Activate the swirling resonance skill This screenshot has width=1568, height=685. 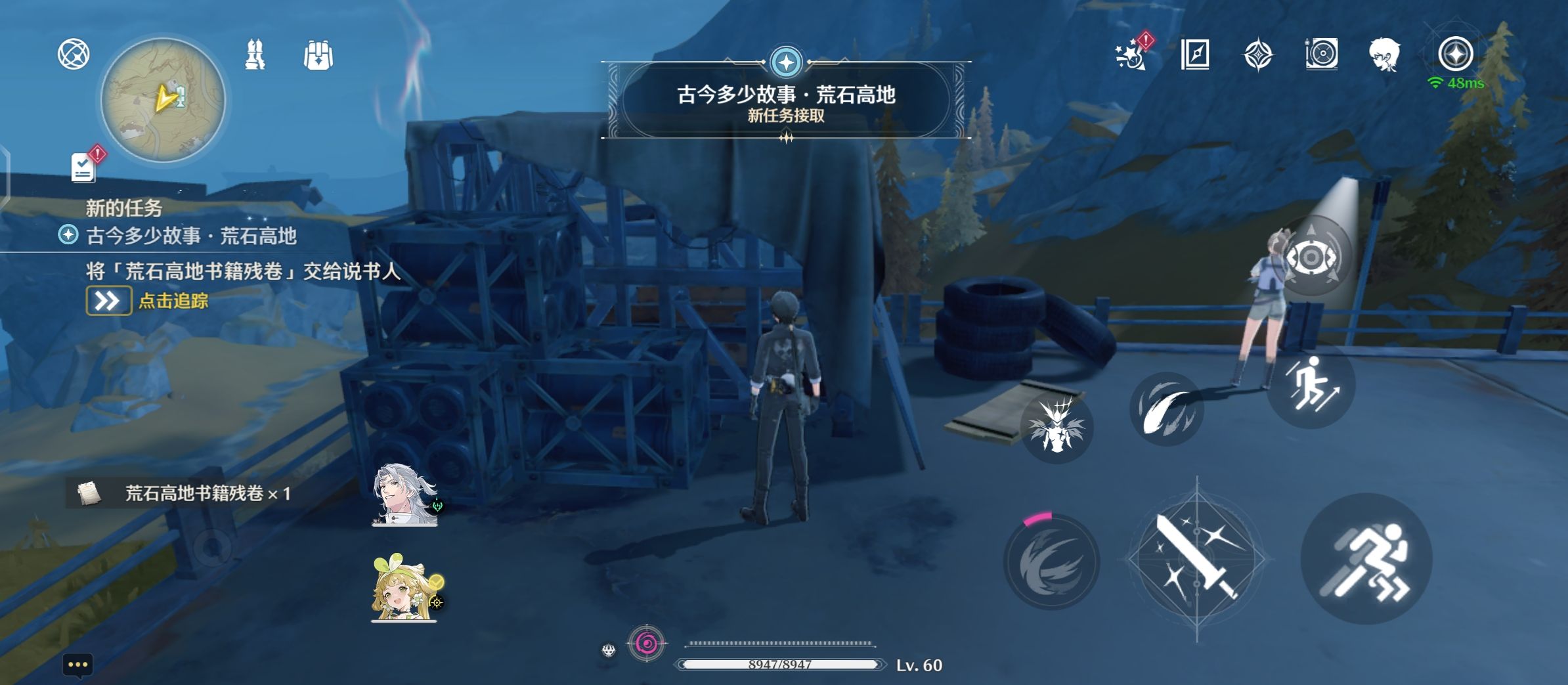pyautogui.click(x=1051, y=562)
